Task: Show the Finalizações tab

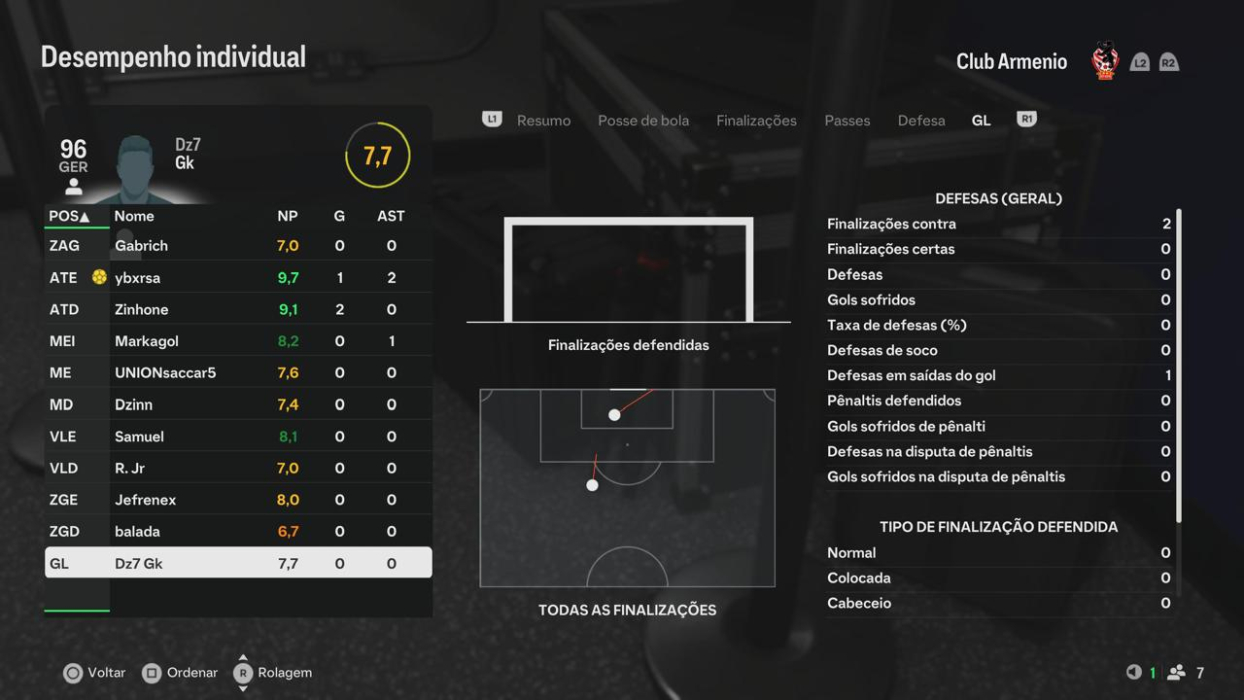Action: 756,121
